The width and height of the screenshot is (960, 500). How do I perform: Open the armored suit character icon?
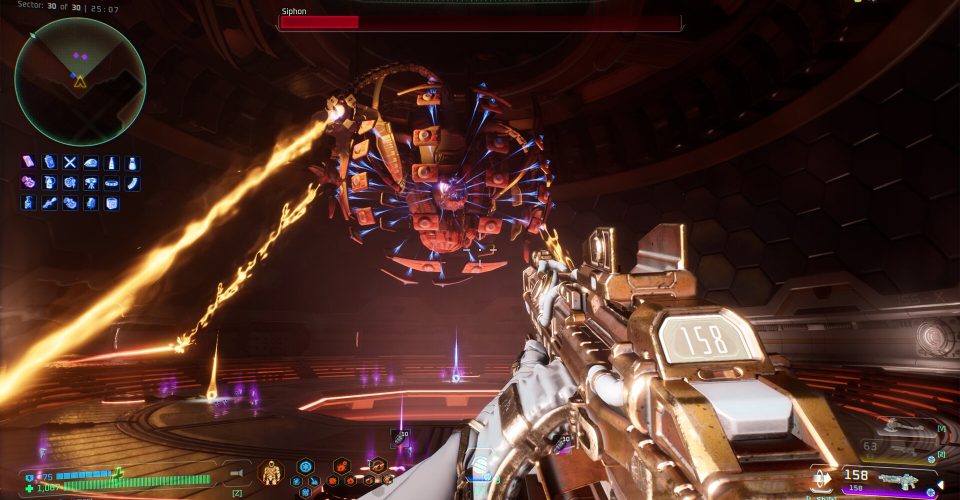(x=270, y=472)
